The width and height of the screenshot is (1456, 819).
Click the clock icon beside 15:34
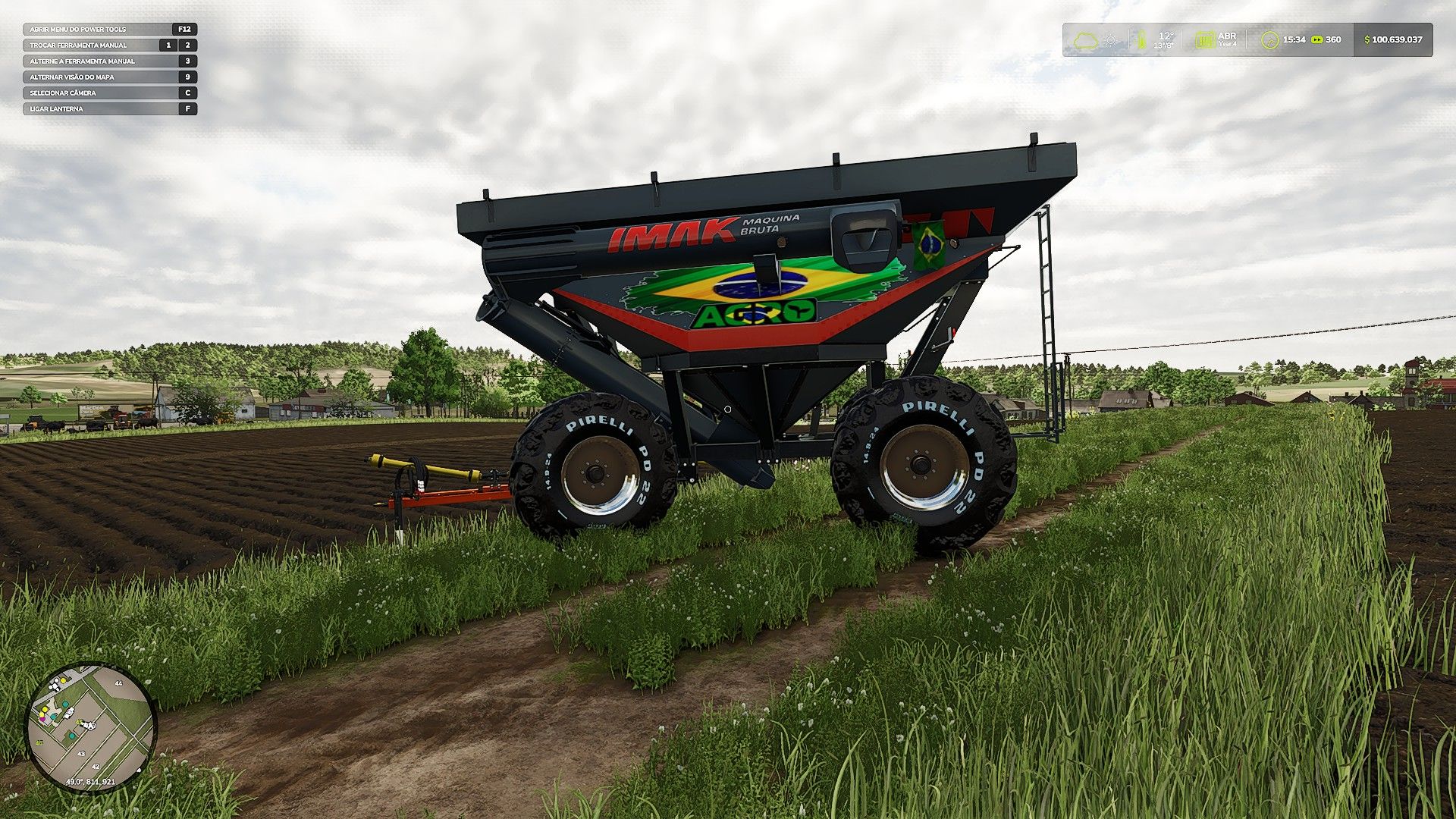click(1270, 40)
